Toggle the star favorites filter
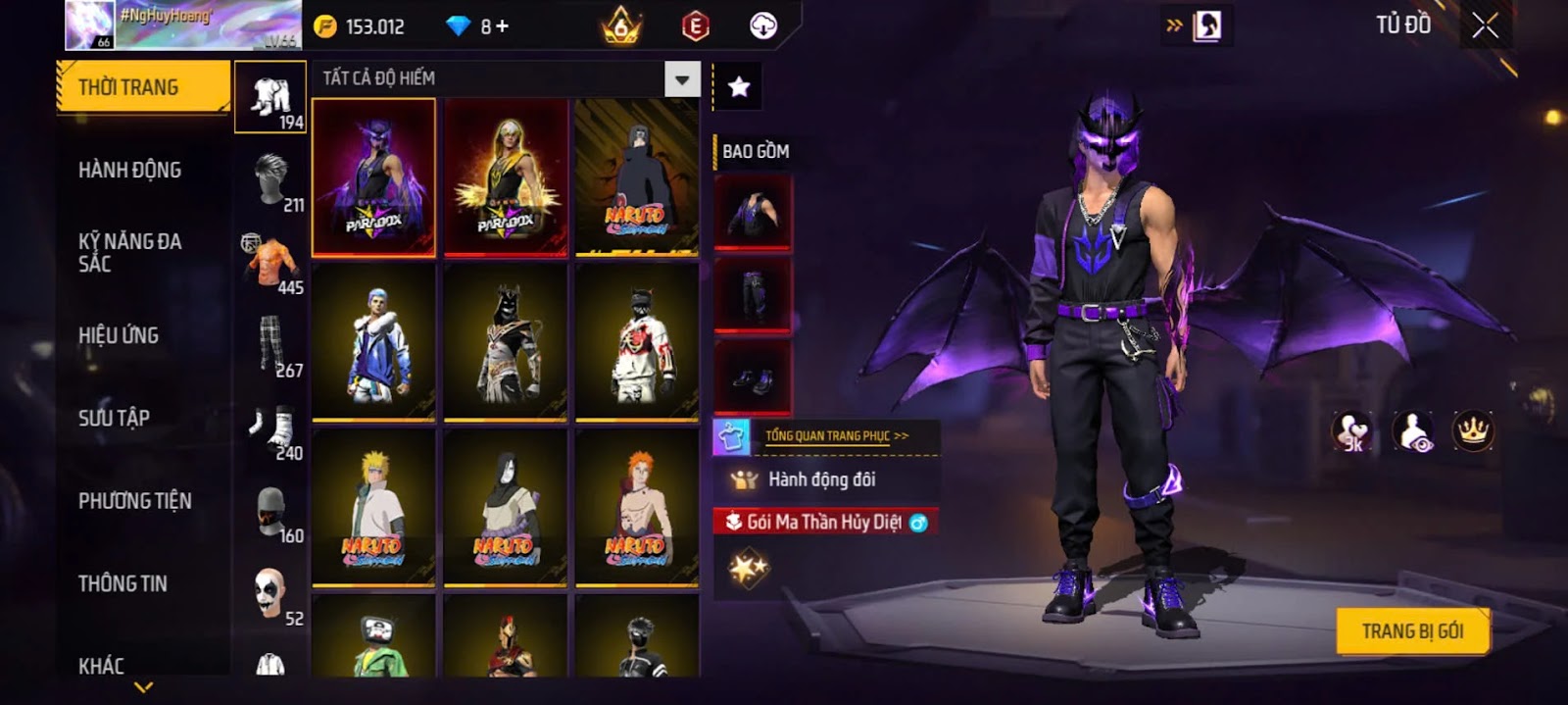This screenshot has width=1568, height=705. (739, 87)
